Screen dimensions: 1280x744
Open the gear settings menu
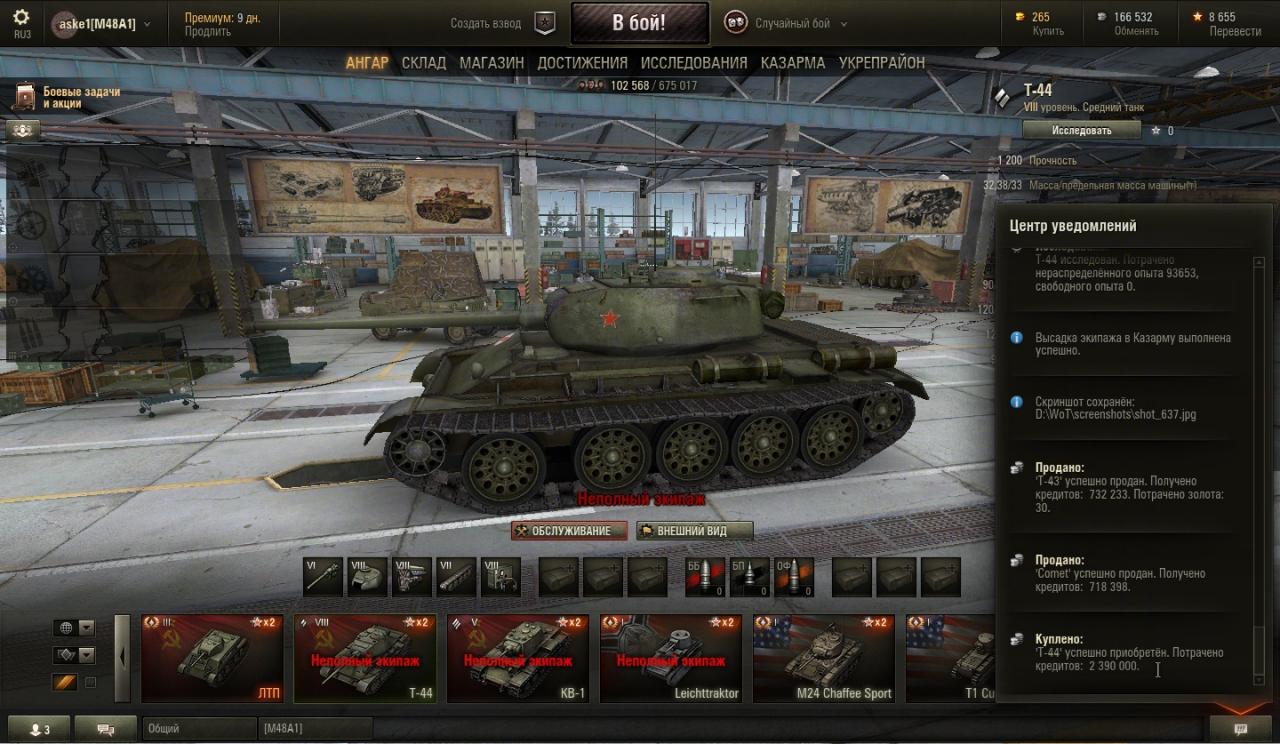[x=22, y=18]
